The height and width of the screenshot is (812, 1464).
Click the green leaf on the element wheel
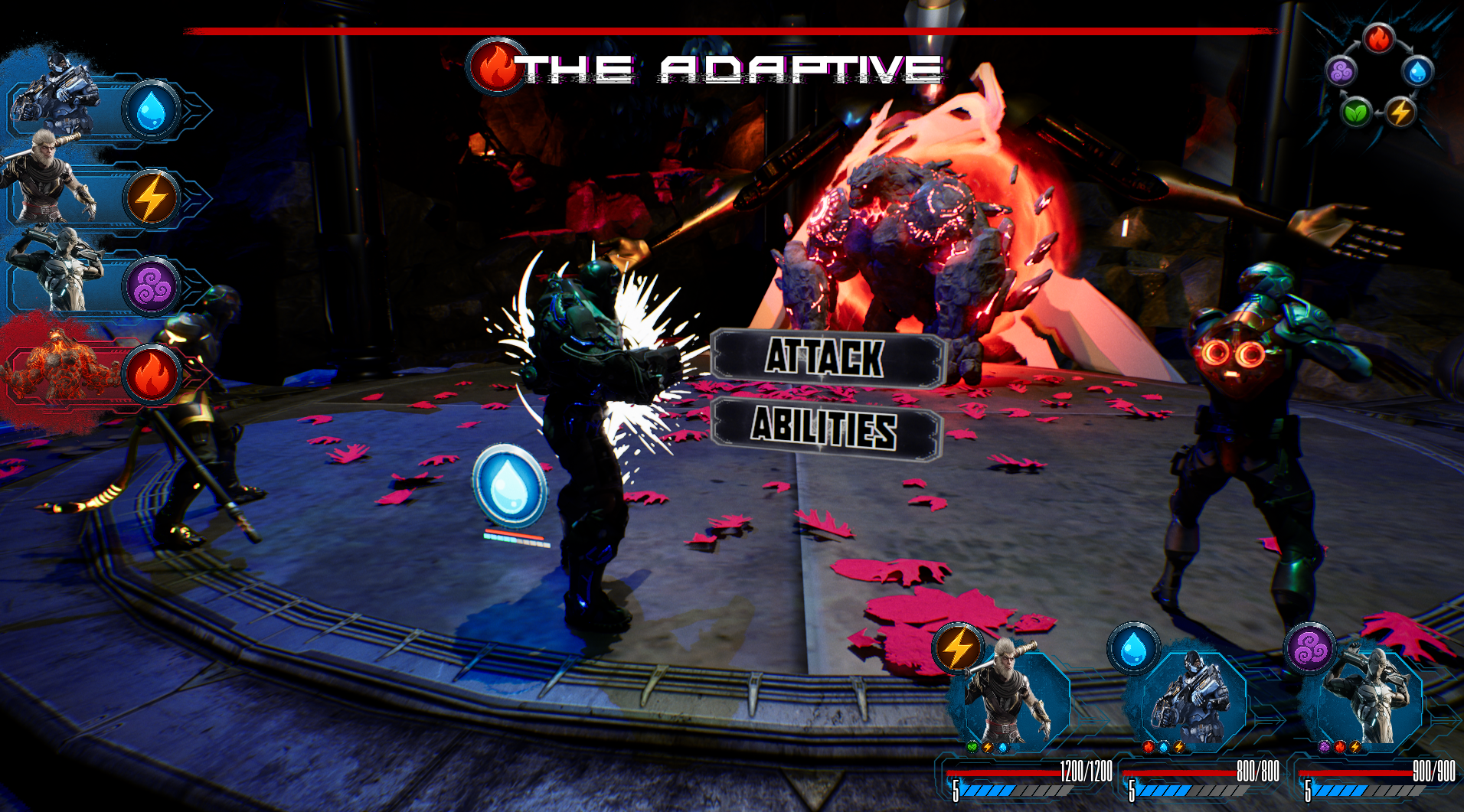tap(1356, 113)
